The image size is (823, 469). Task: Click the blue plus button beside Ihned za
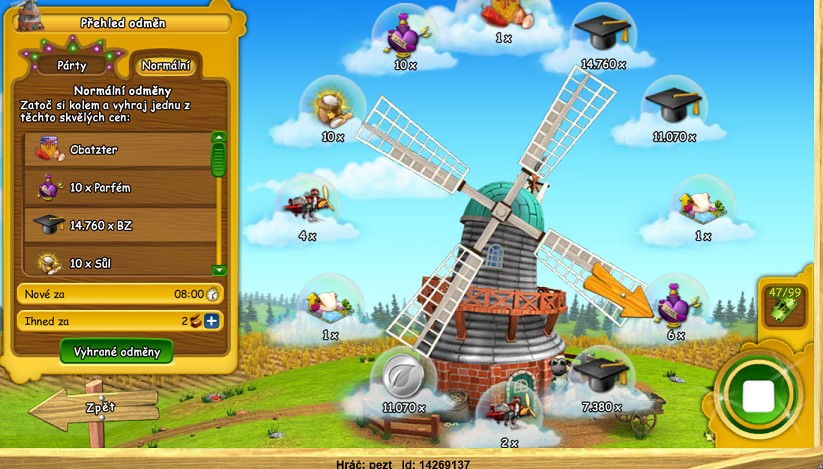click(x=212, y=321)
